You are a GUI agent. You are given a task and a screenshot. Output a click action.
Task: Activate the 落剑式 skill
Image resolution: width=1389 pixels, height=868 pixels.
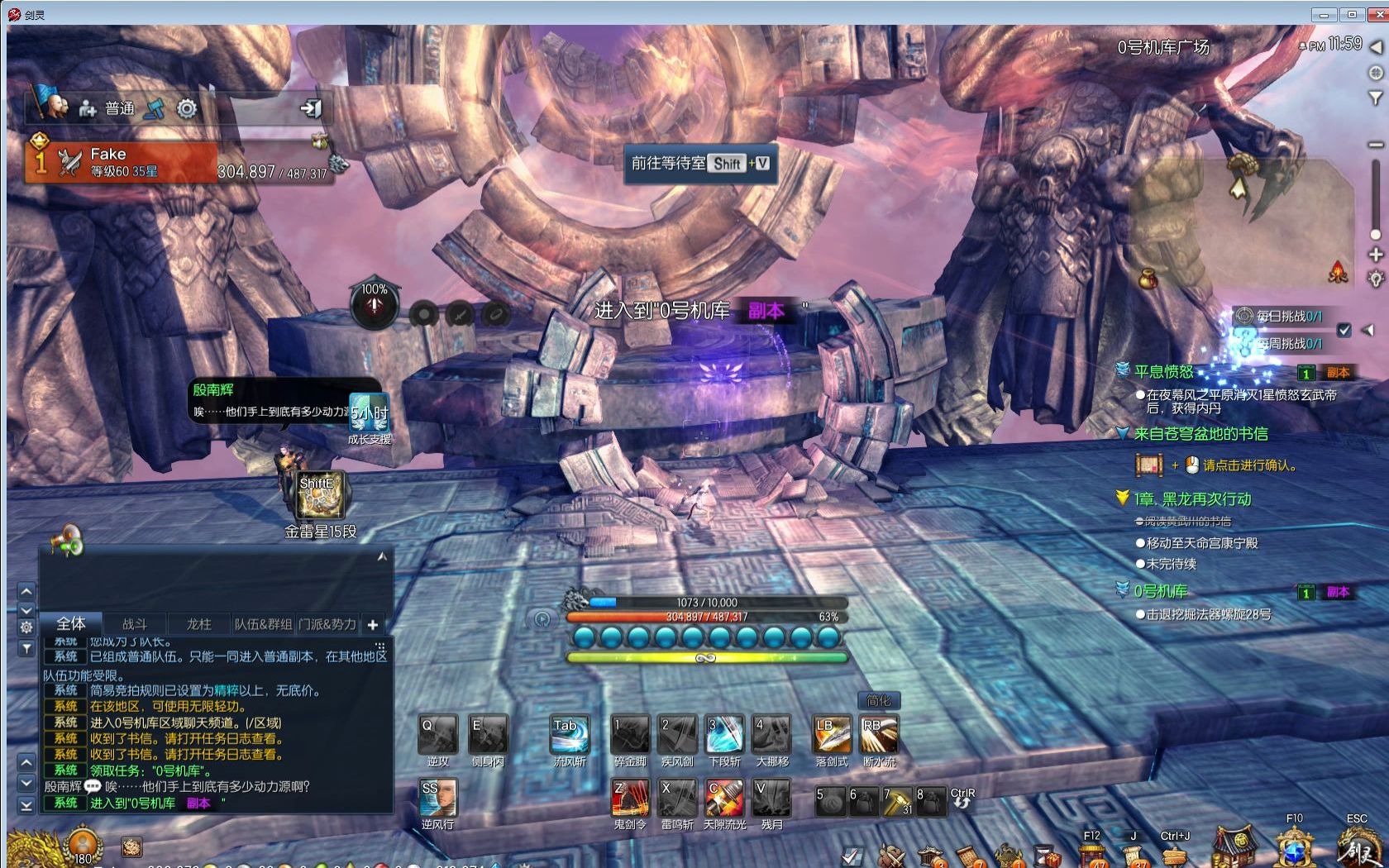point(831,734)
